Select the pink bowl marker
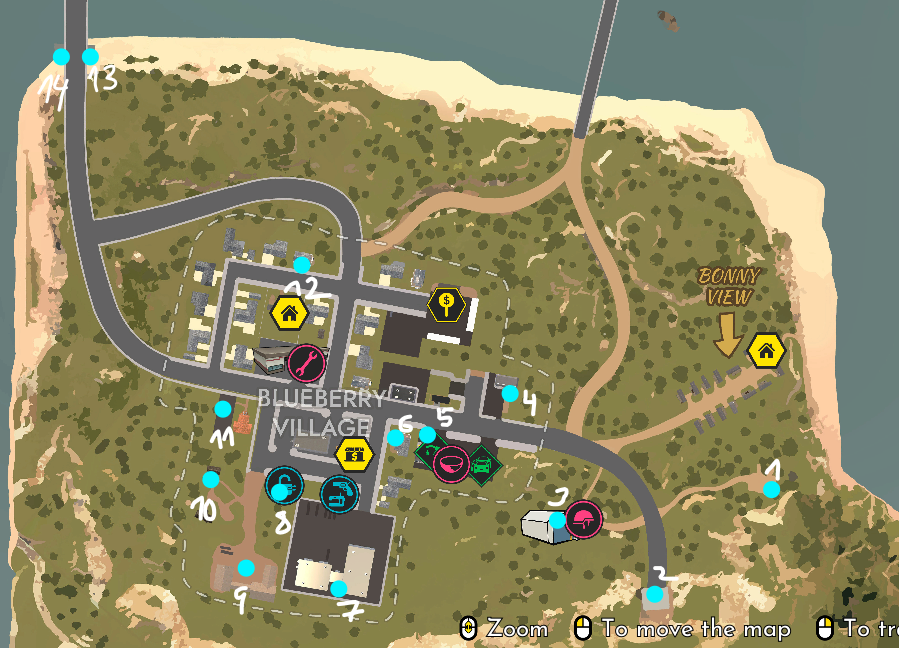899x648 pixels. [x=451, y=464]
